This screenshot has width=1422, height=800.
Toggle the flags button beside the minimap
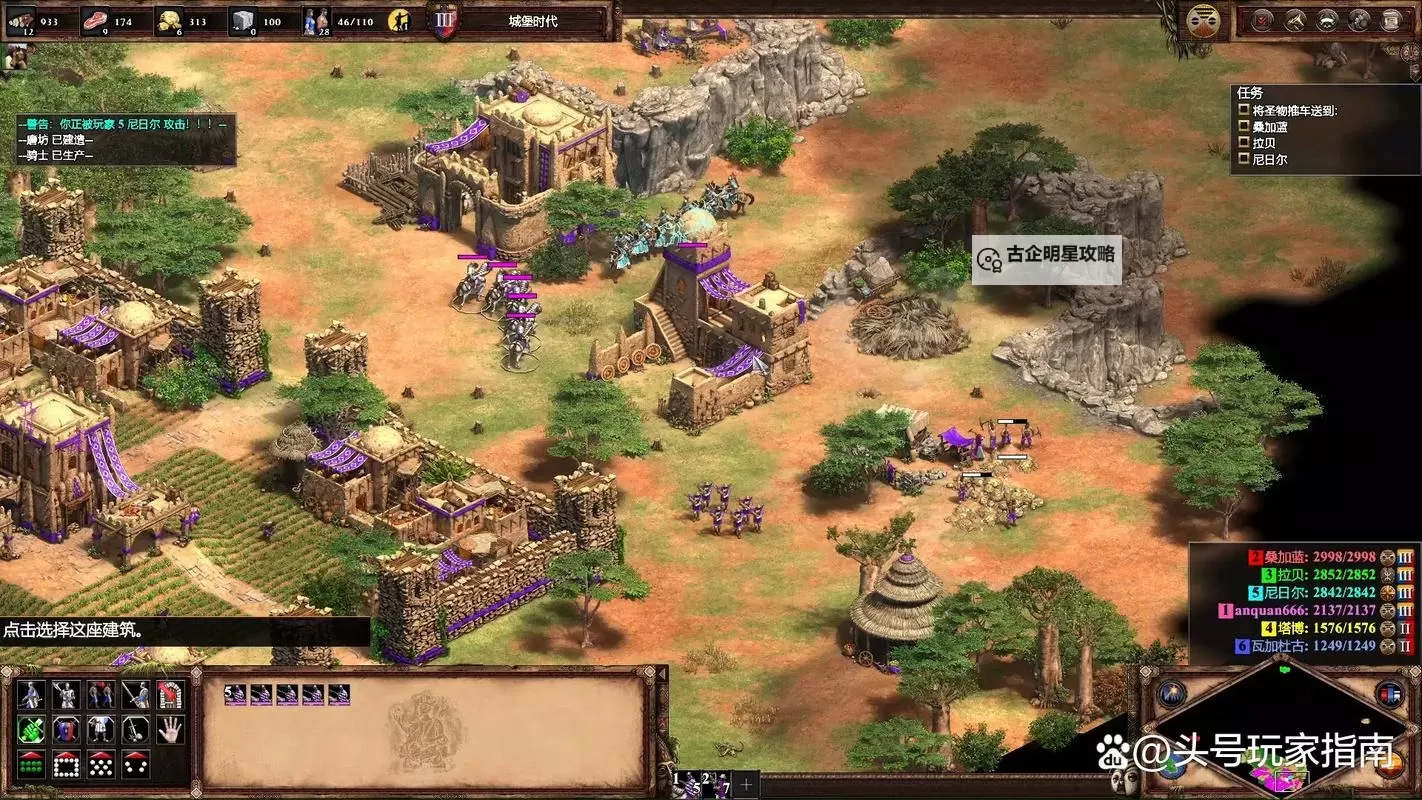pos(1390,693)
